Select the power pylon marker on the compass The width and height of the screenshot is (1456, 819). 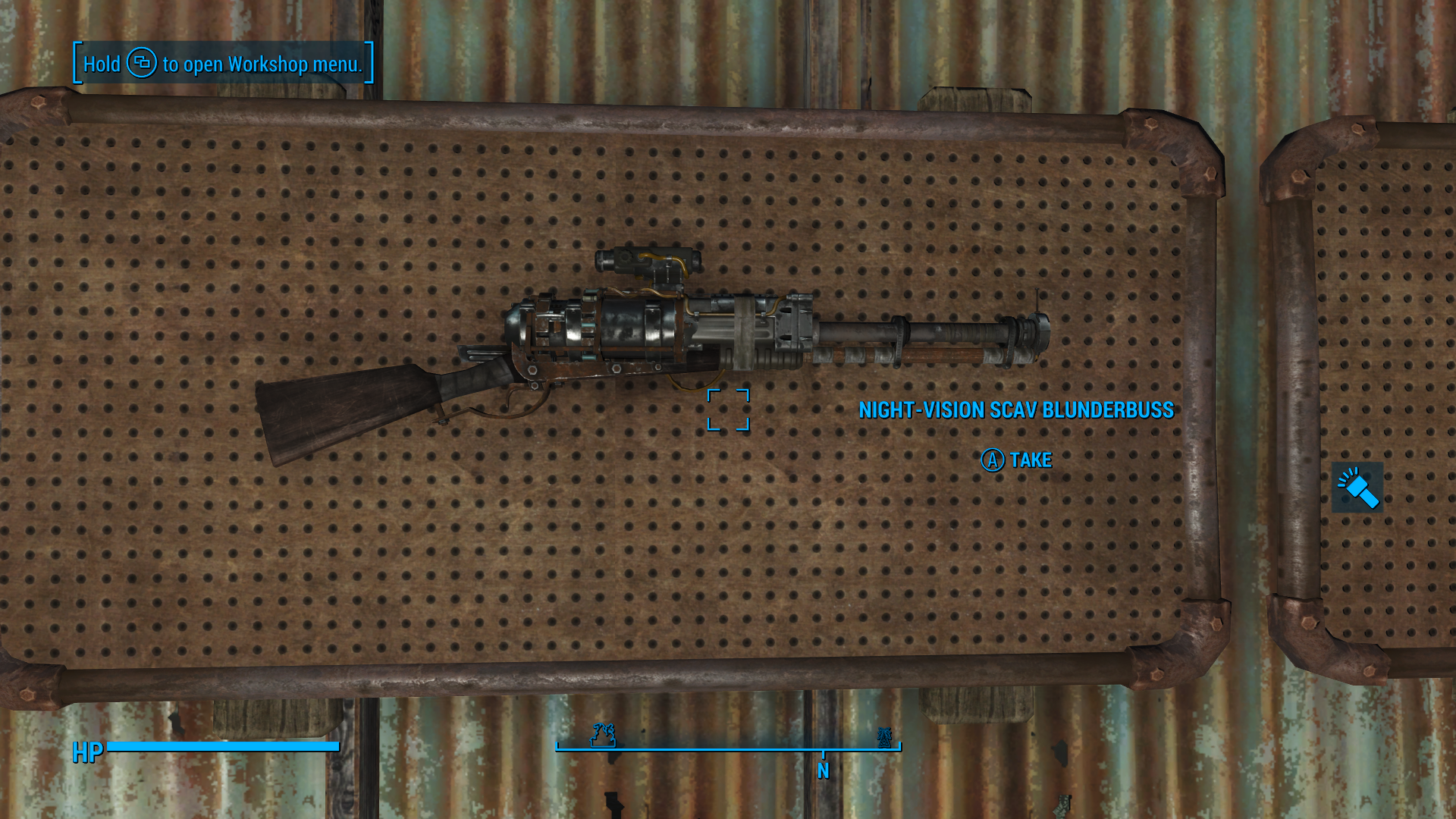point(883,736)
